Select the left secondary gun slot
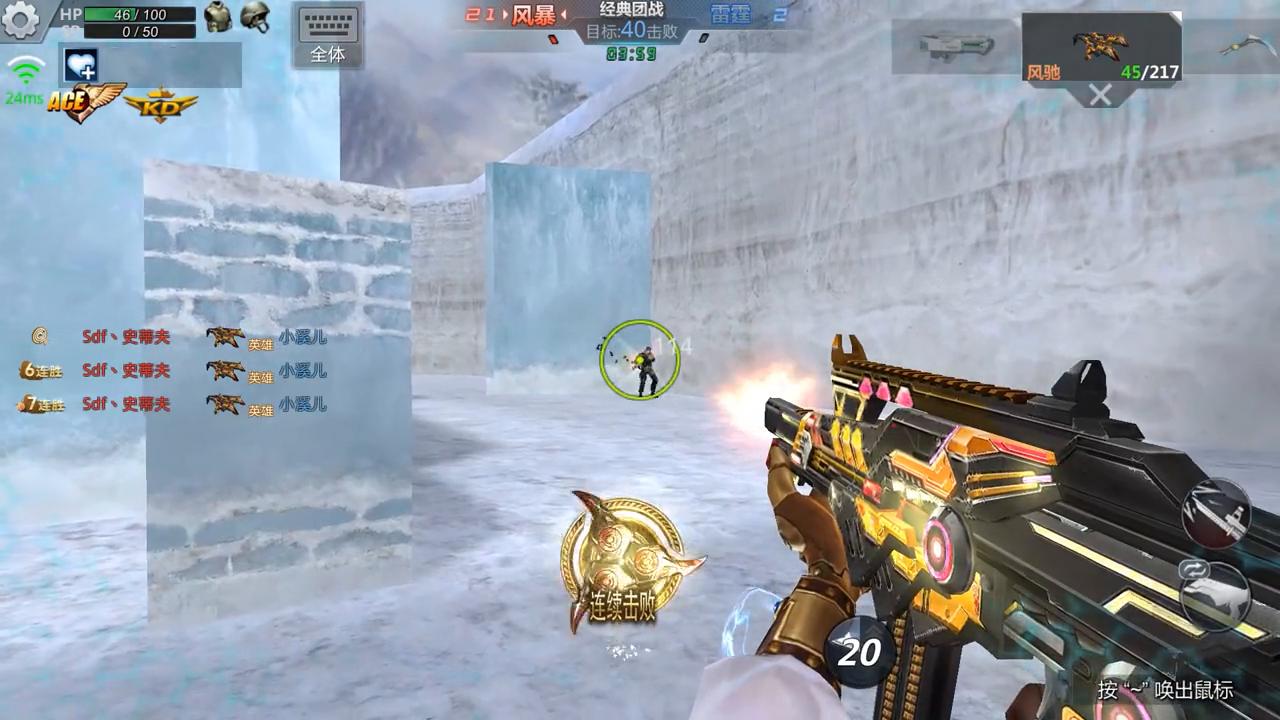 pos(956,45)
